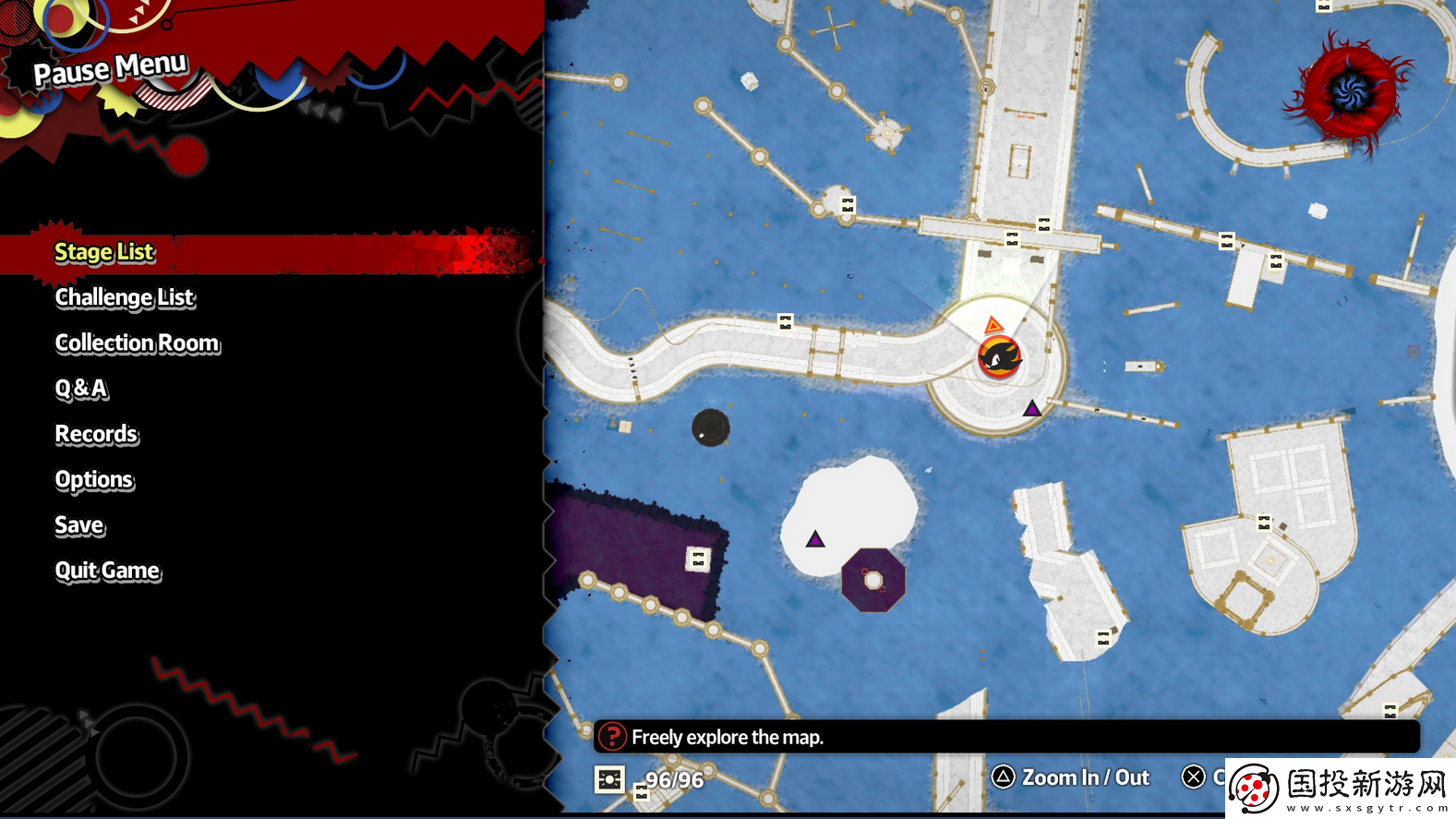The height and width of the screenshot is (819, 1456).
Task: Click the black sphere map marker
Action: pyautogui.click(x=710, y=428)
